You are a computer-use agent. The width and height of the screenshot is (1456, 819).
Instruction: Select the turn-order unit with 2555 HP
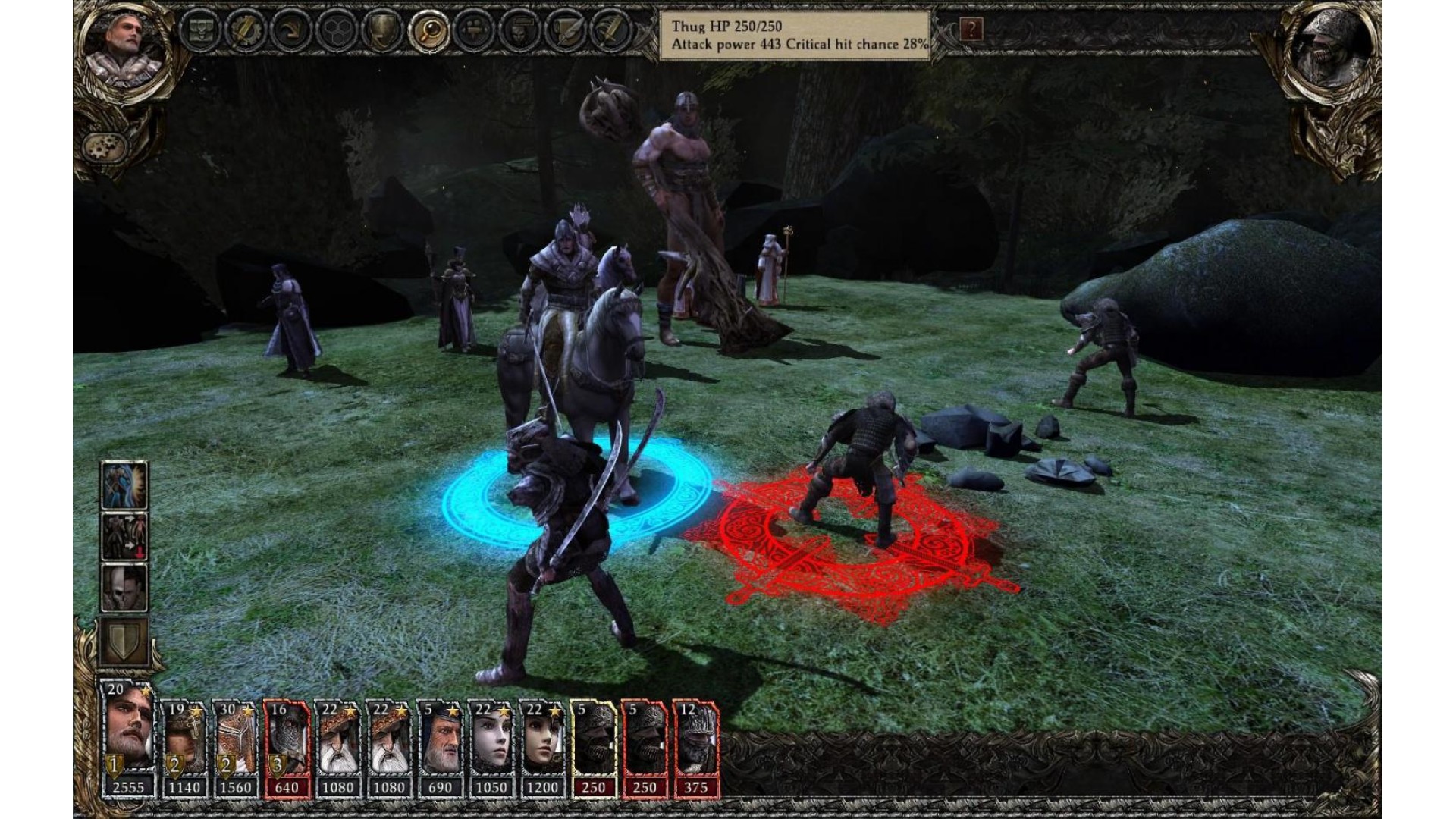(x=127, y=739)
